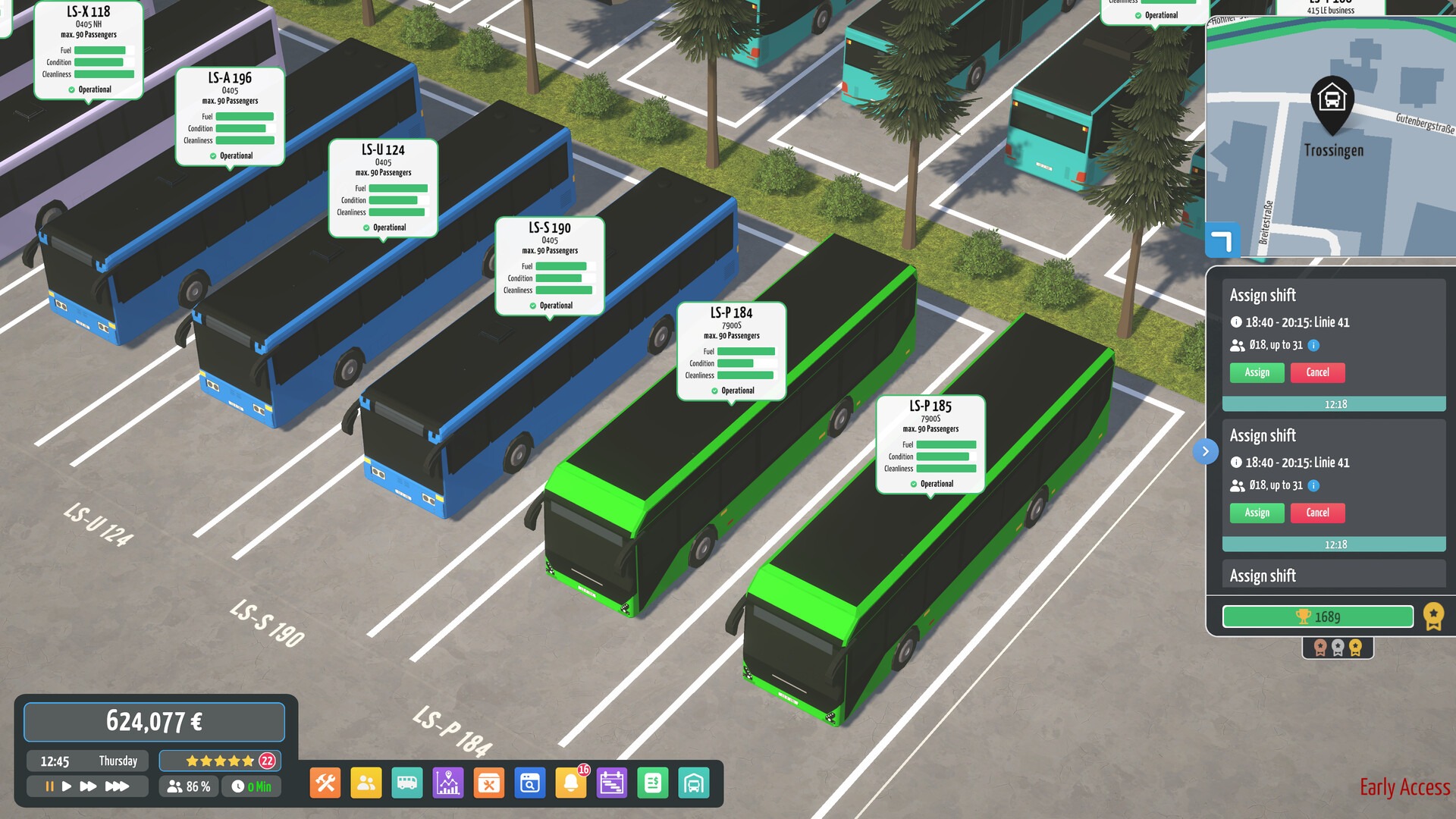View the statistics panel
1456x819 pixels.
pos(448,783)
